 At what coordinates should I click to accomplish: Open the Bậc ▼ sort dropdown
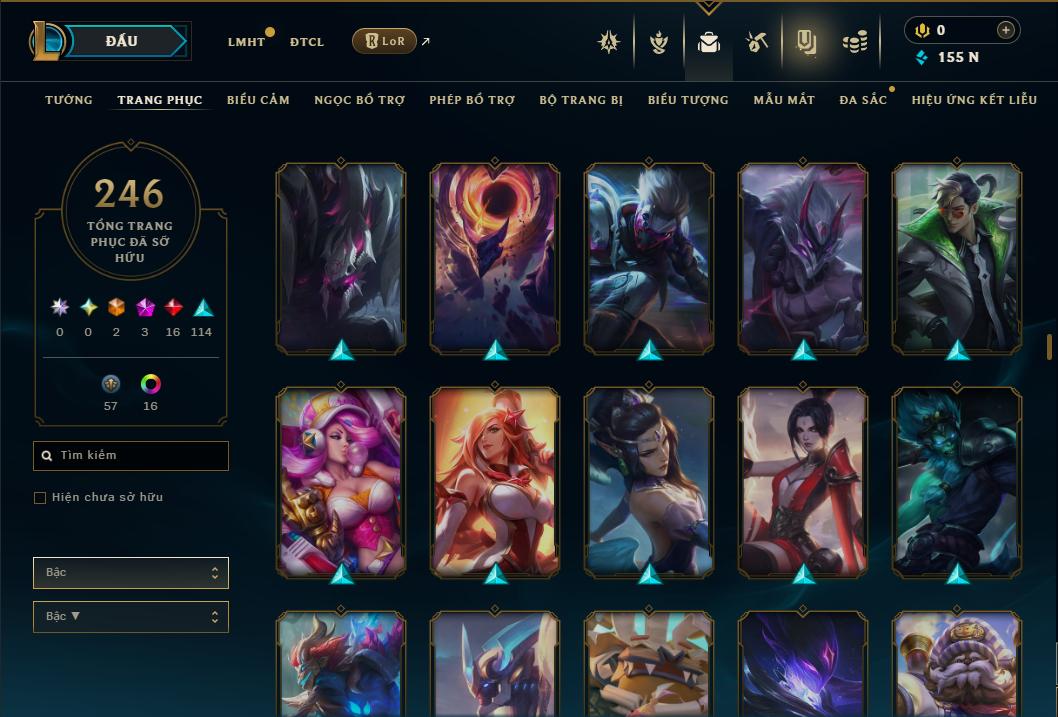pos(131,617)
